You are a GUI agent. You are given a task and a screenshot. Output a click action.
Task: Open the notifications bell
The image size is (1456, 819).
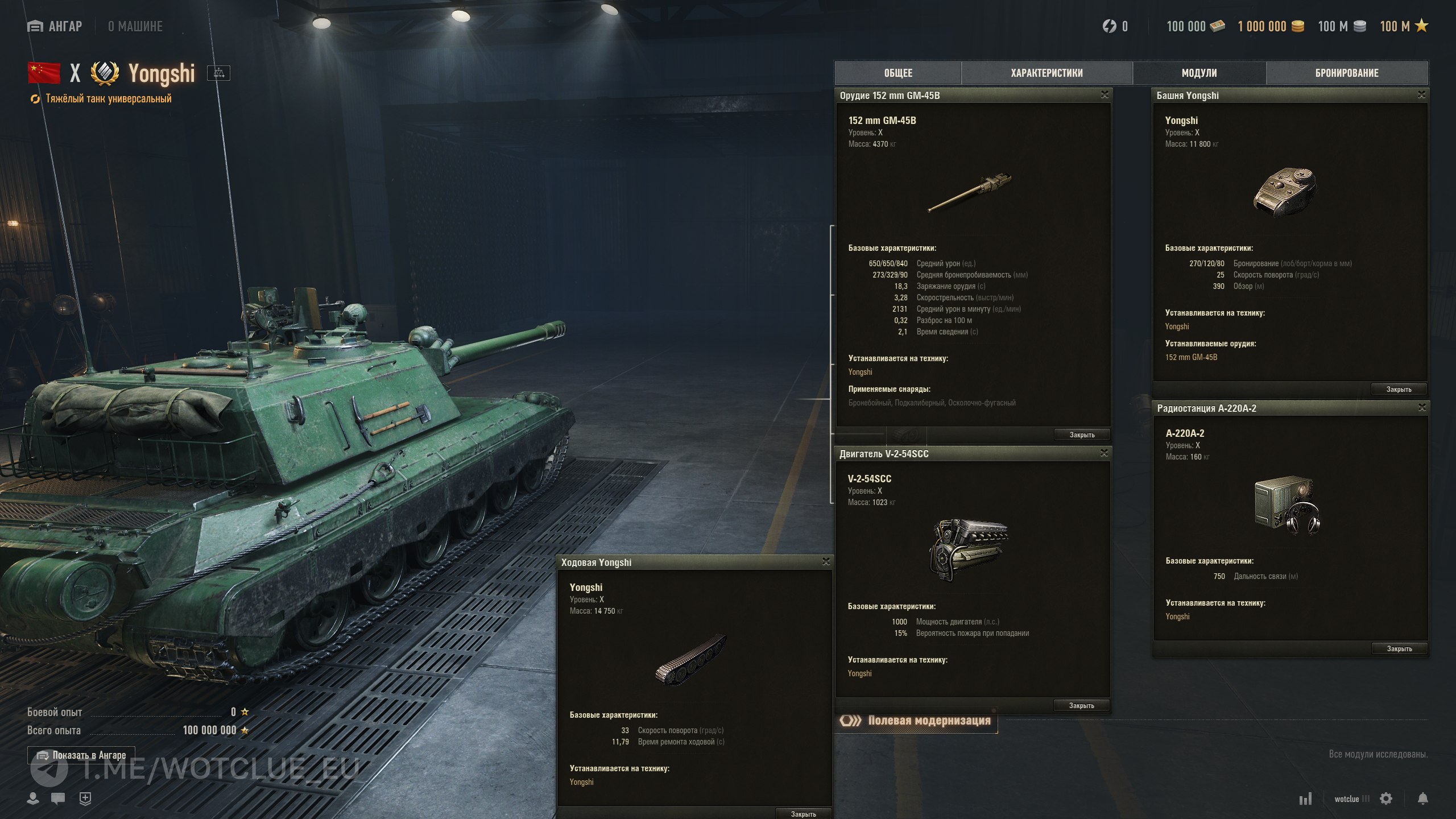[1422, 799]
